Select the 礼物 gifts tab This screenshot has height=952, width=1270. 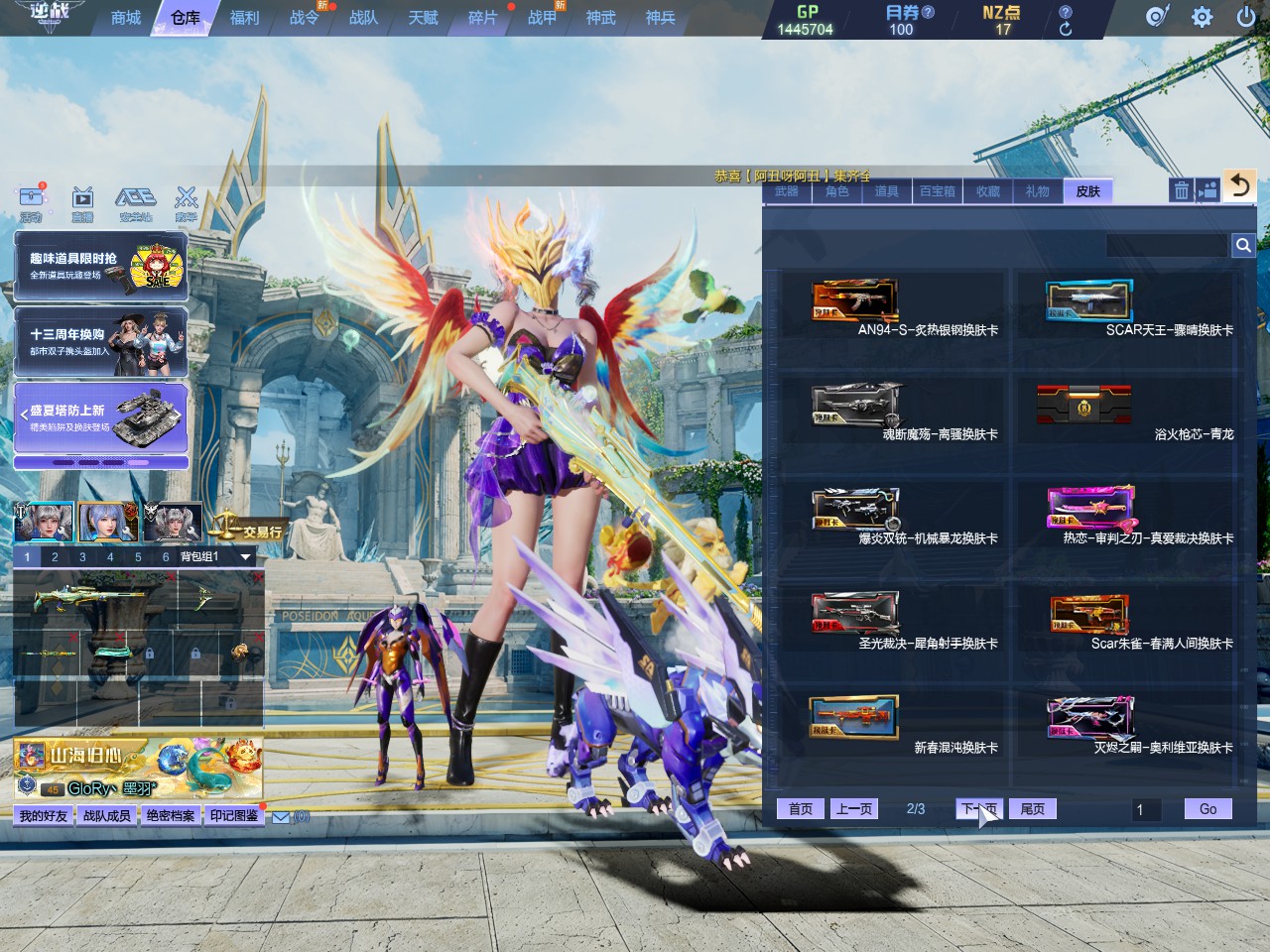click(x=1038, y=191)
